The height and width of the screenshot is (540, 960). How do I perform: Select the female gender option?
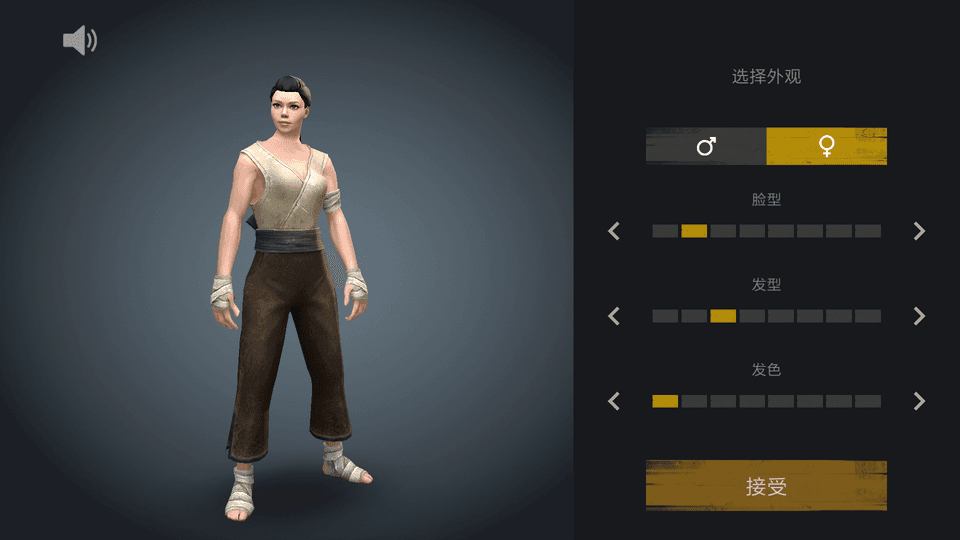826,146
